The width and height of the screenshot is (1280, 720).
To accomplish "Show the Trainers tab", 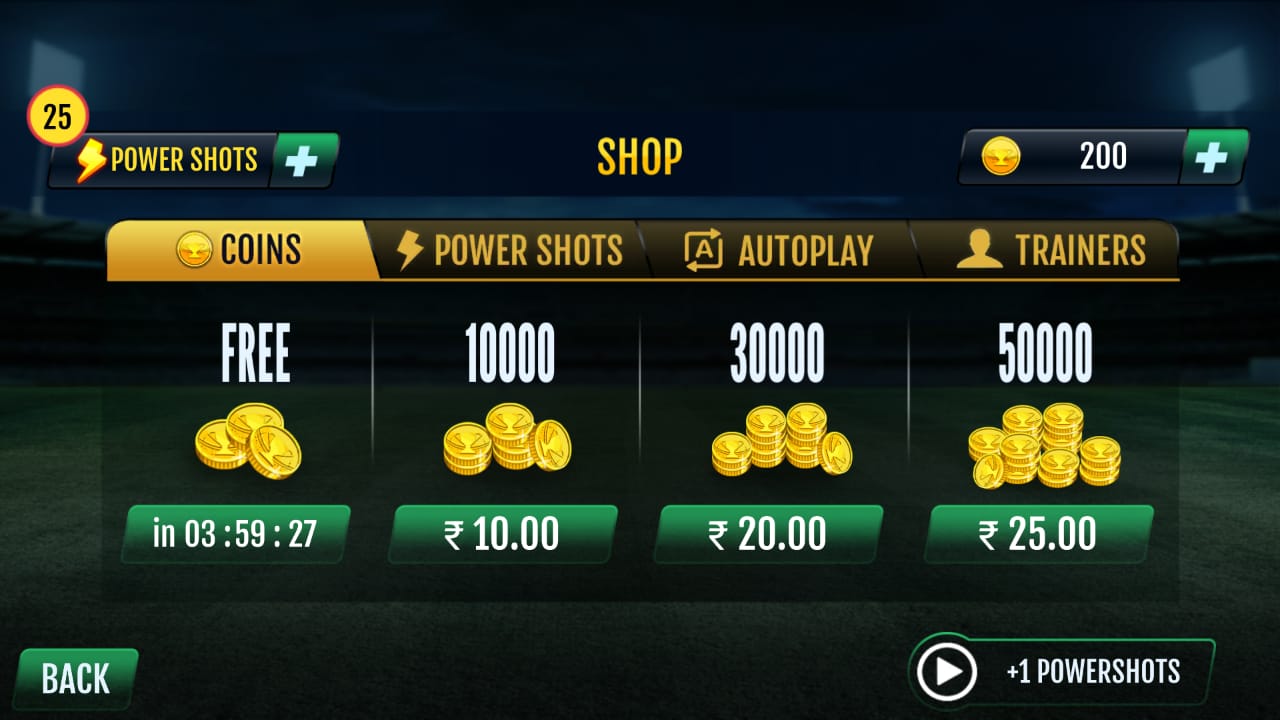I will pyautogui.click(x=1050, y=250).
